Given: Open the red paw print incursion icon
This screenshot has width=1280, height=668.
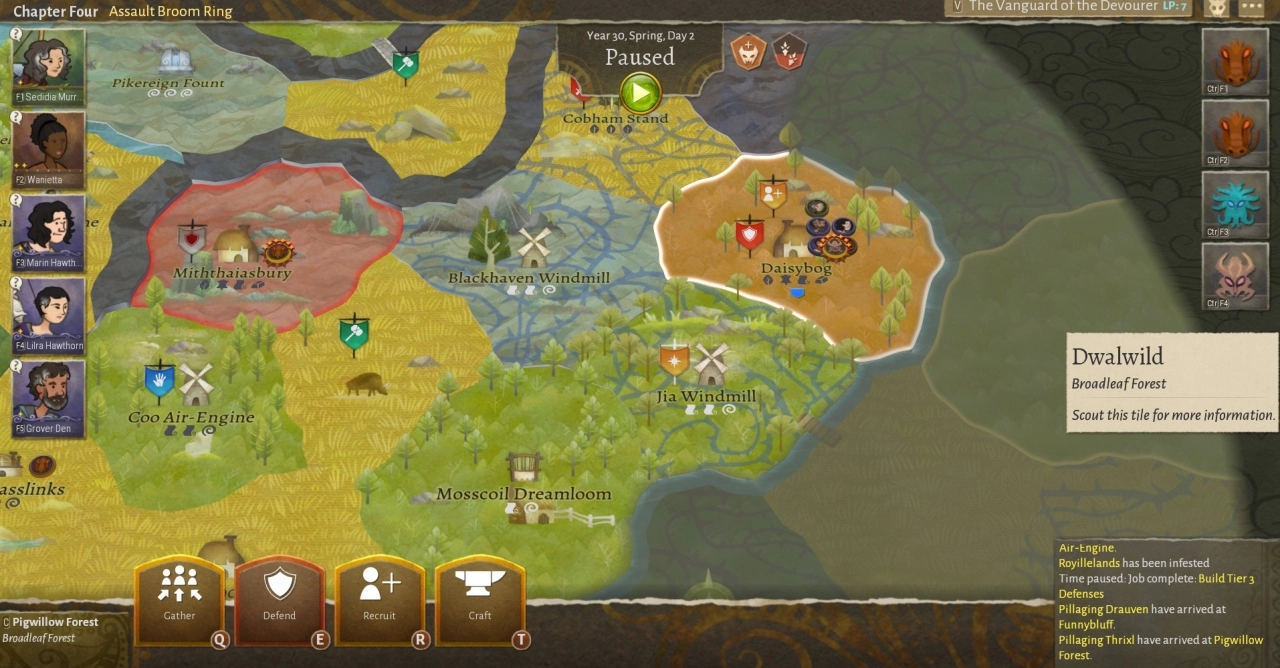Looking at the screenshot, I should pos(789,50).
